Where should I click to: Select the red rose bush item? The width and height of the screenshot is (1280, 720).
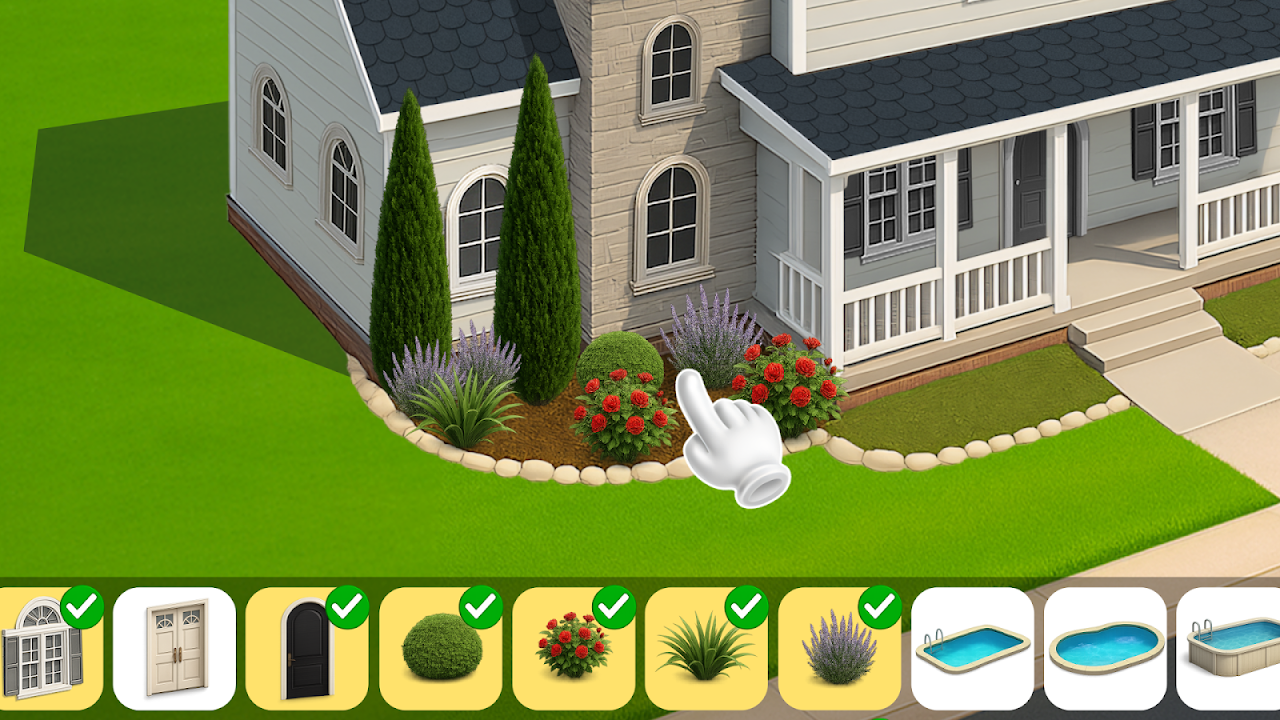(x=573, y=648)
